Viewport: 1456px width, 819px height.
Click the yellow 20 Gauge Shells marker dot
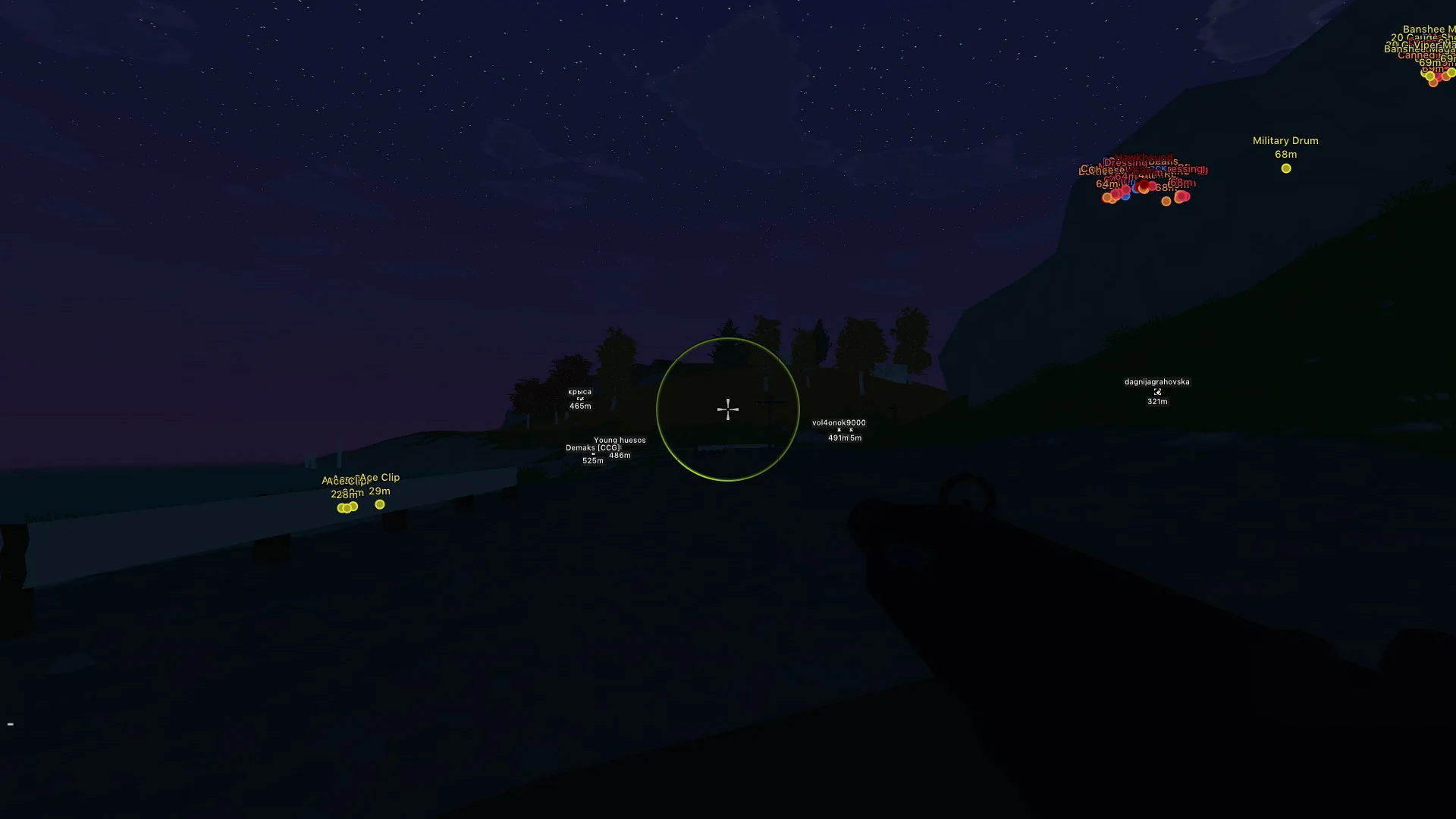tap(1430, 76)
